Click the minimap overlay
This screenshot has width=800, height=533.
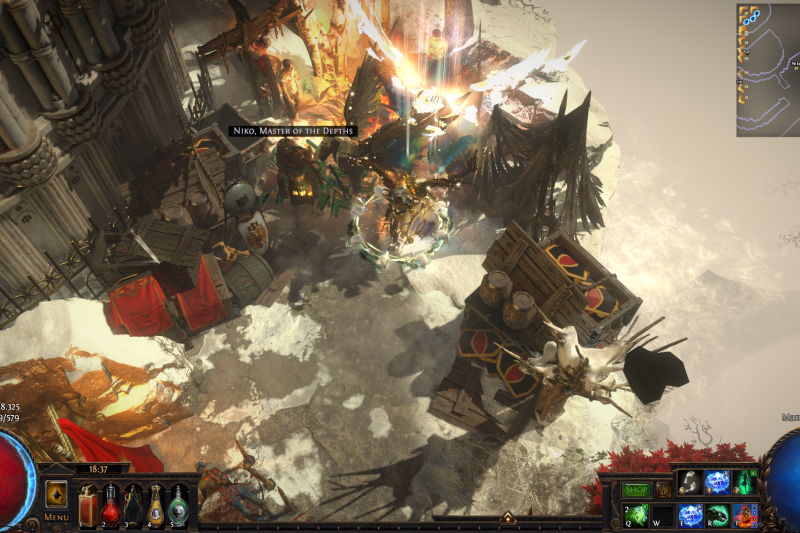767,70
